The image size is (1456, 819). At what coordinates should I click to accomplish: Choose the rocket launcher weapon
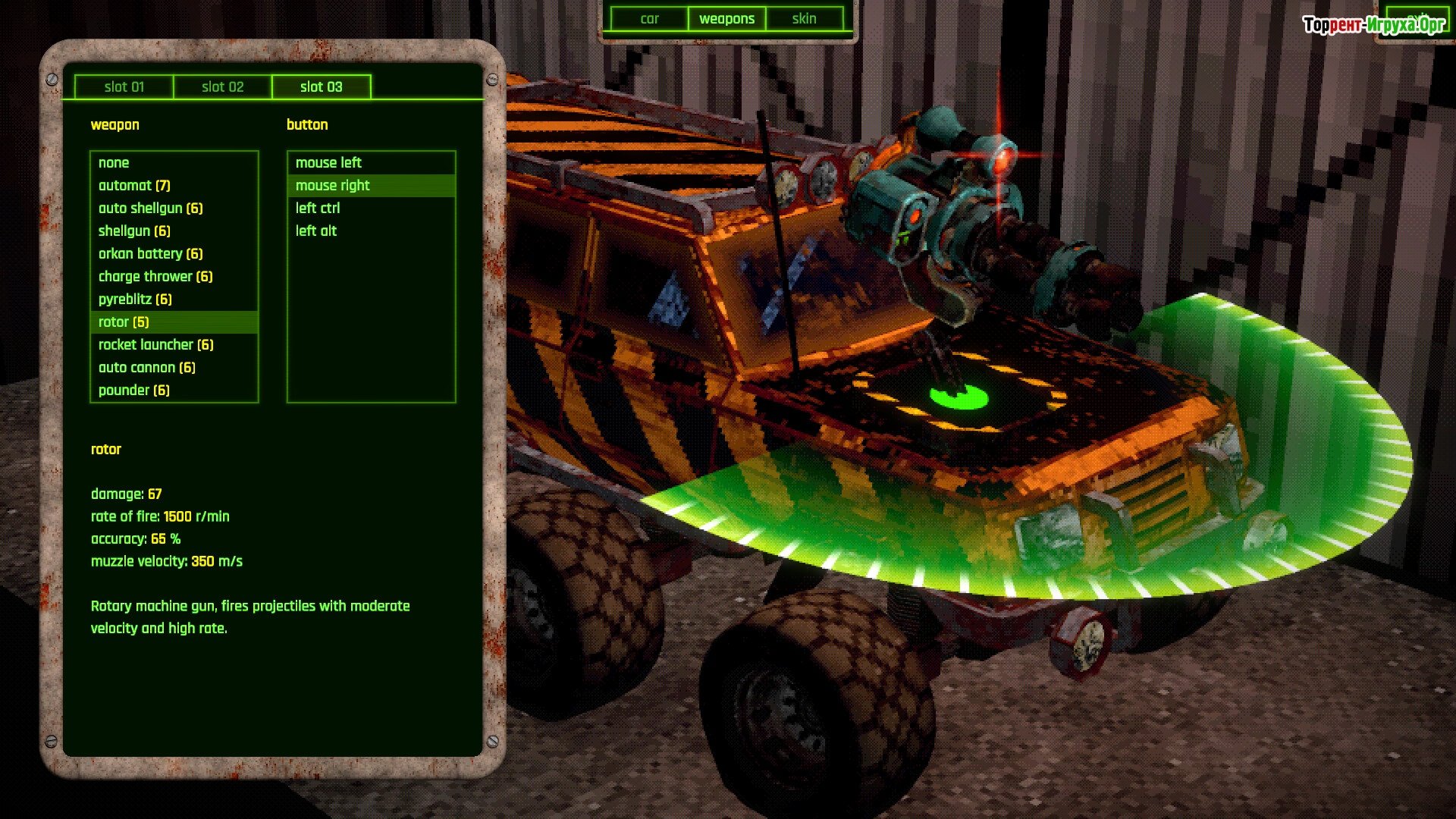(x=155, y=345)
